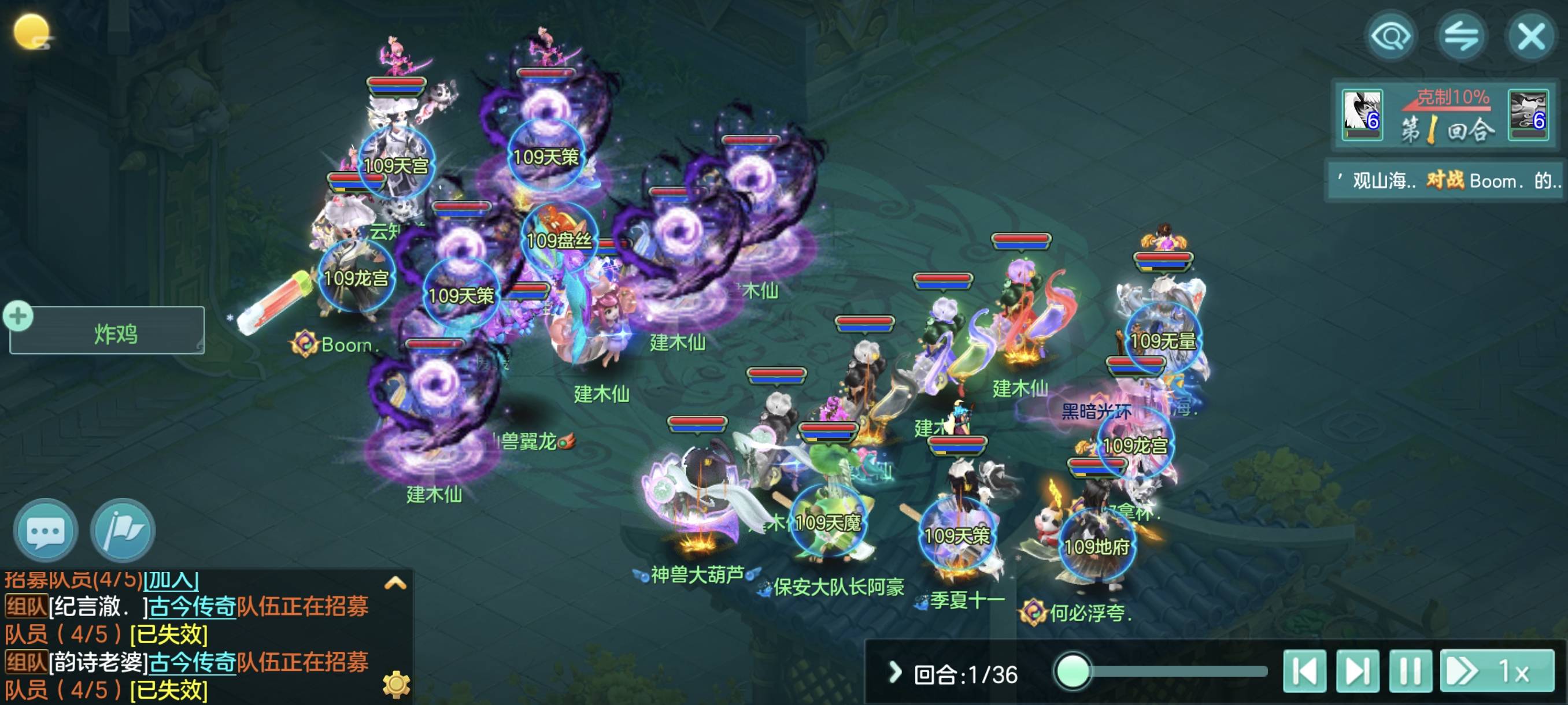Change the 1x playback speed
Viewport: 1568px width, 705px height.
pos(1497,671)
